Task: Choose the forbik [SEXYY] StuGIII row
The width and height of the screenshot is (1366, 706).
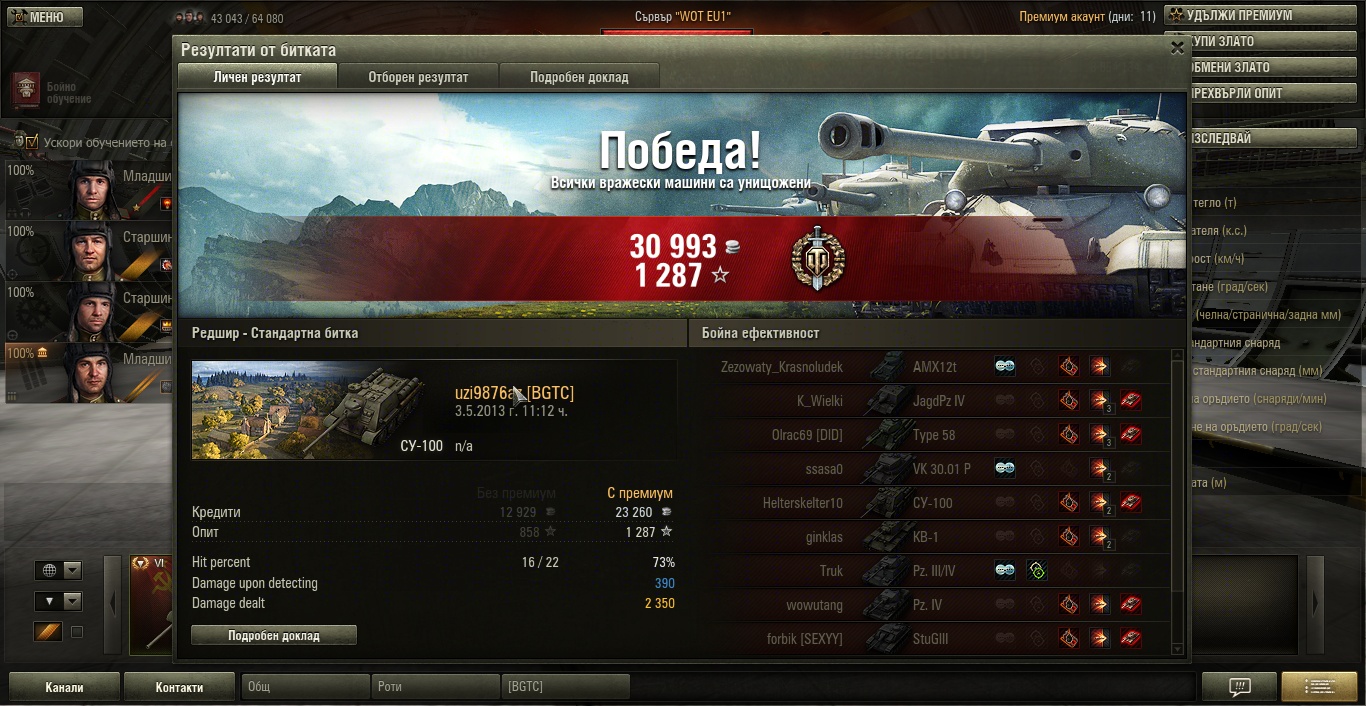Action: click(x=930, y=639)
